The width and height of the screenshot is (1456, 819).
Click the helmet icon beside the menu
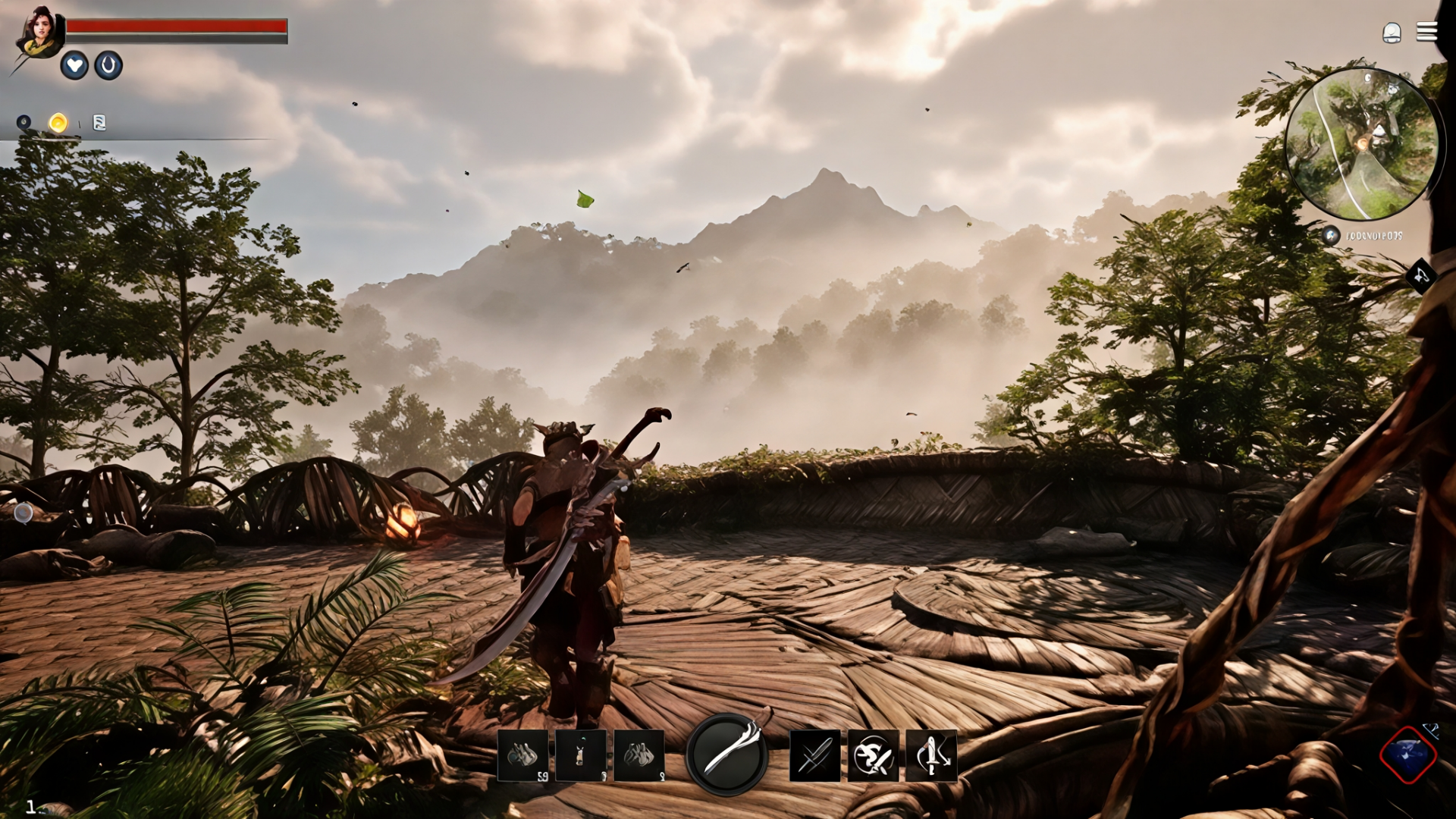[1392, 33]
